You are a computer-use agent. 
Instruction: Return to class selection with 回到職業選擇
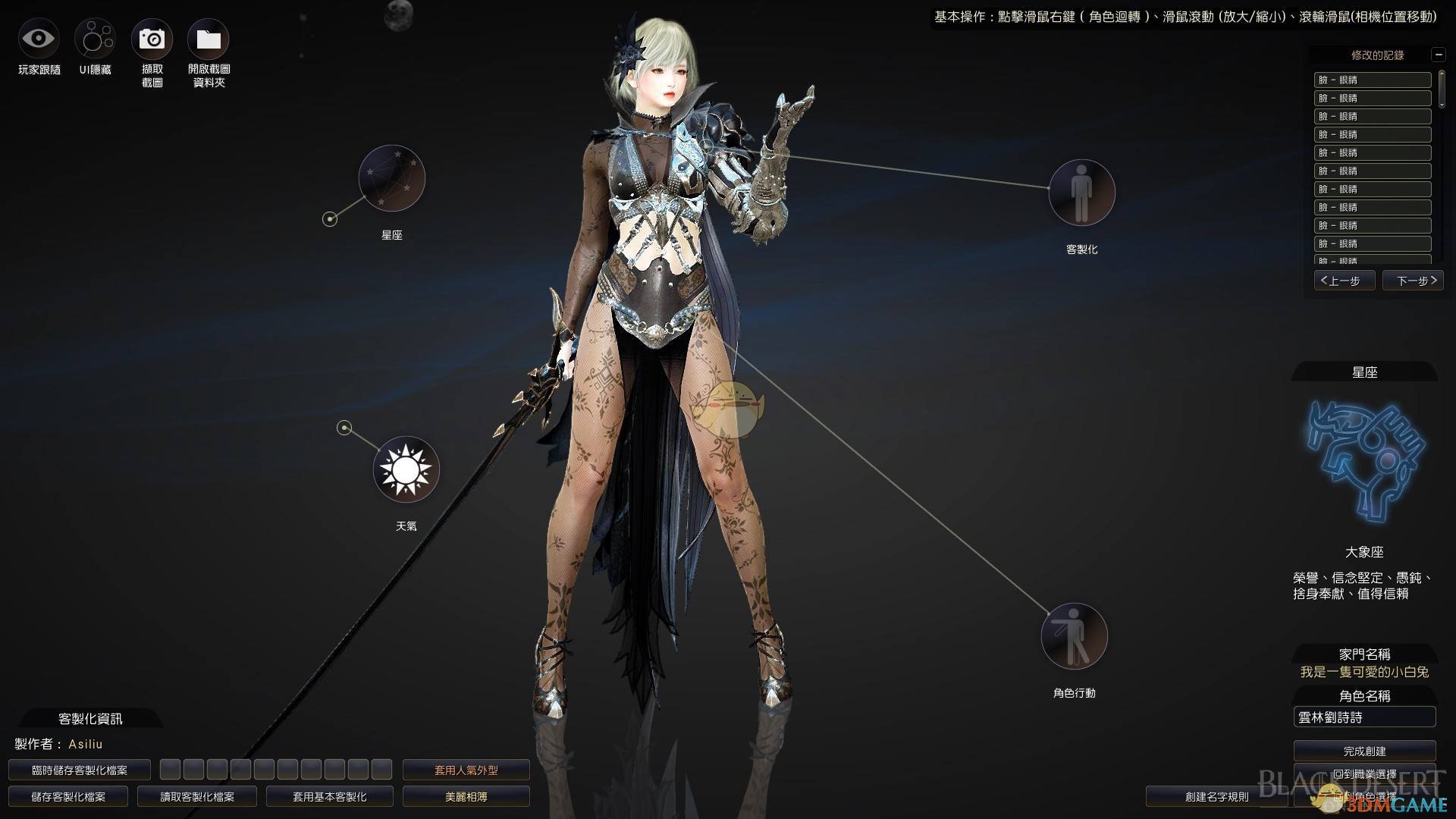click(1364, 774)
